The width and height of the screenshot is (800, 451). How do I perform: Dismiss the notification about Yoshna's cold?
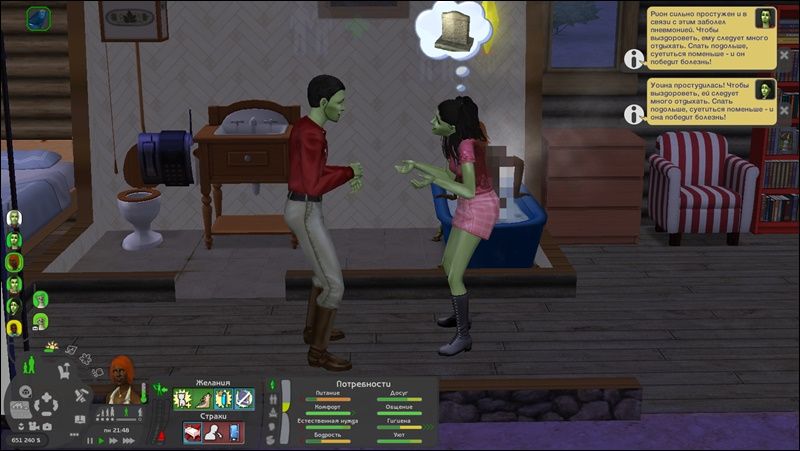coord(783,110)
